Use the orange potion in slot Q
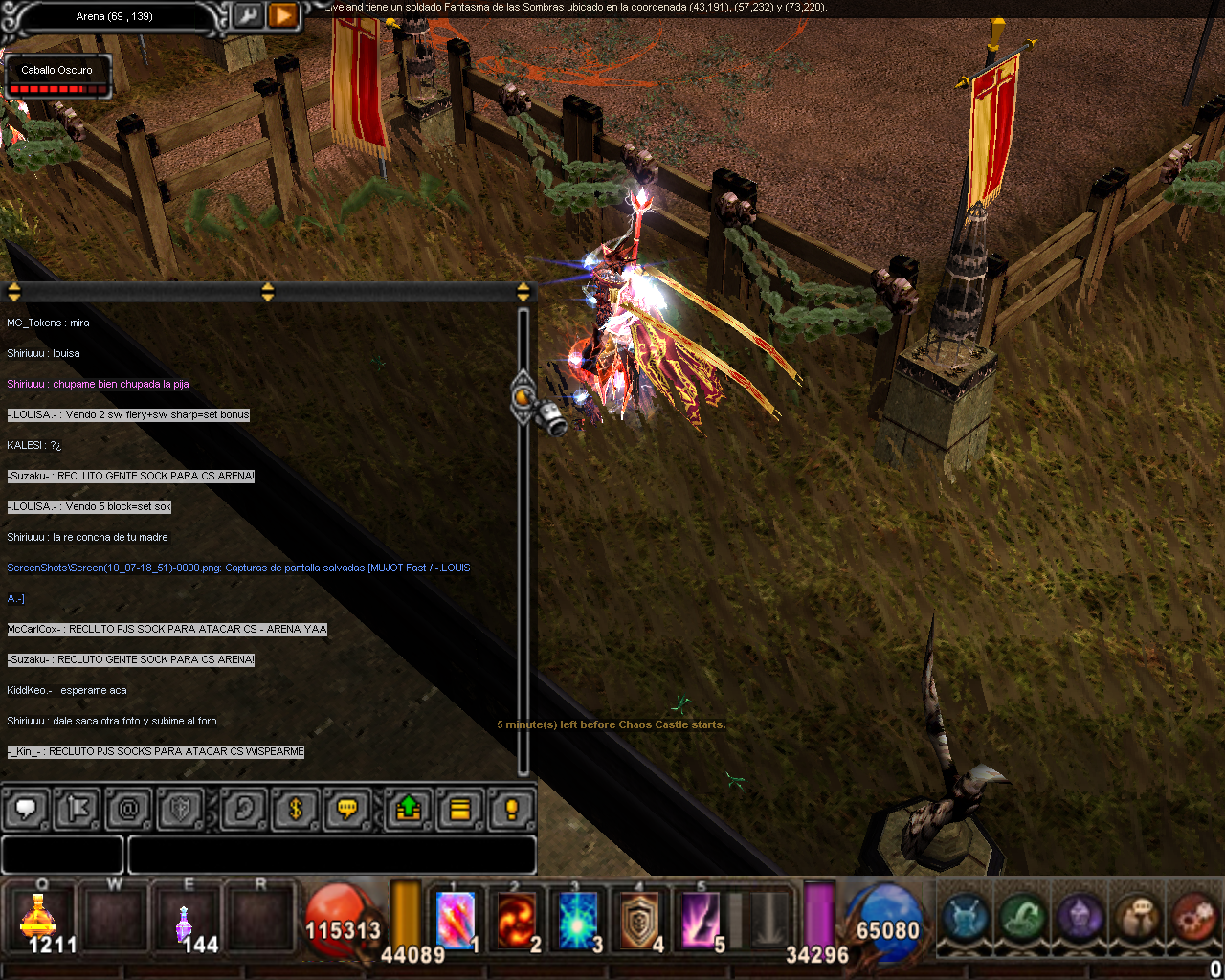Image resolution: width=1225 pixels, height=980 pixels. 40,921
